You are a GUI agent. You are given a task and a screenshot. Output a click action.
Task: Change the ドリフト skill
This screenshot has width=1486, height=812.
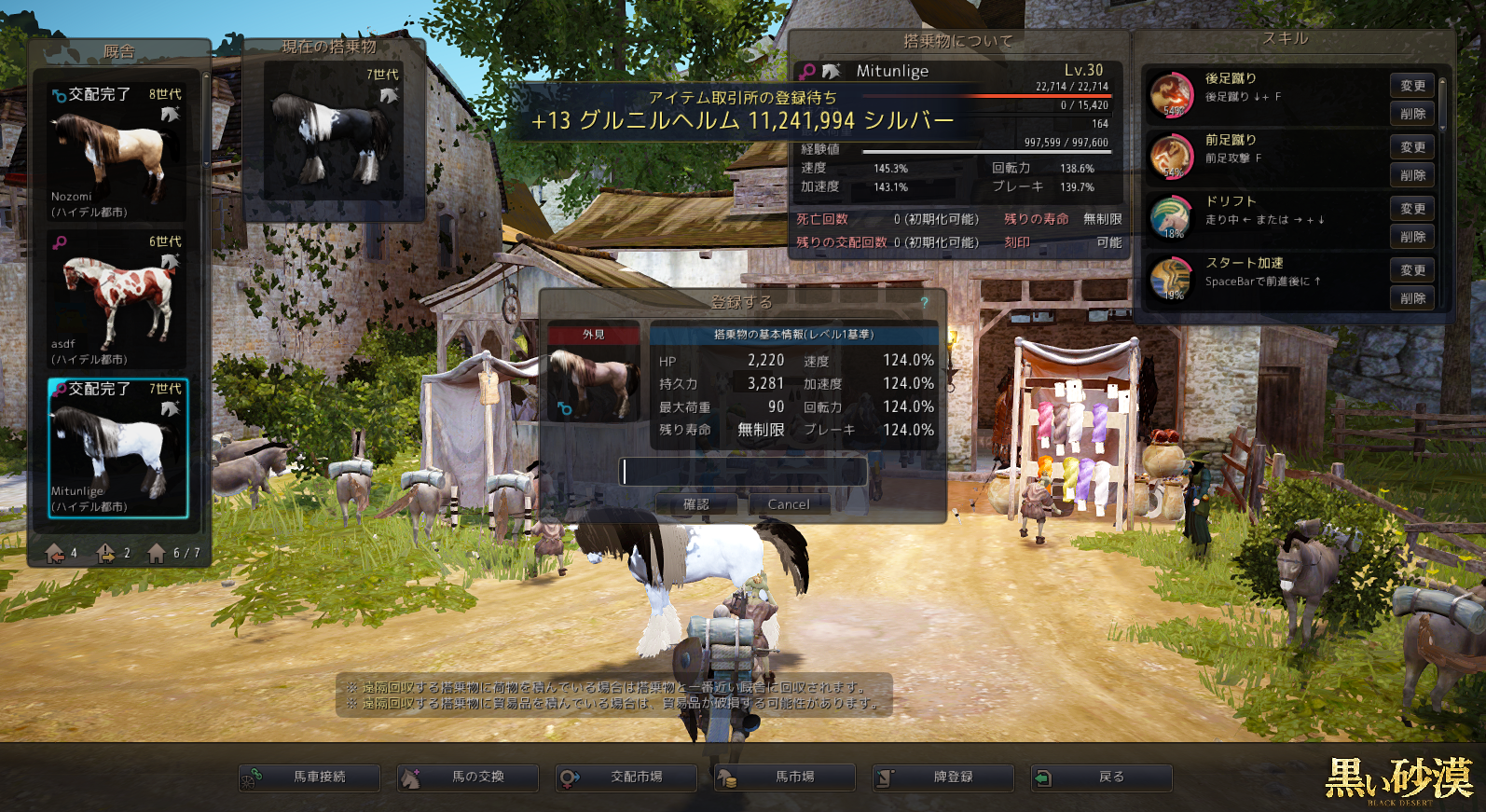click(1412, 209)
